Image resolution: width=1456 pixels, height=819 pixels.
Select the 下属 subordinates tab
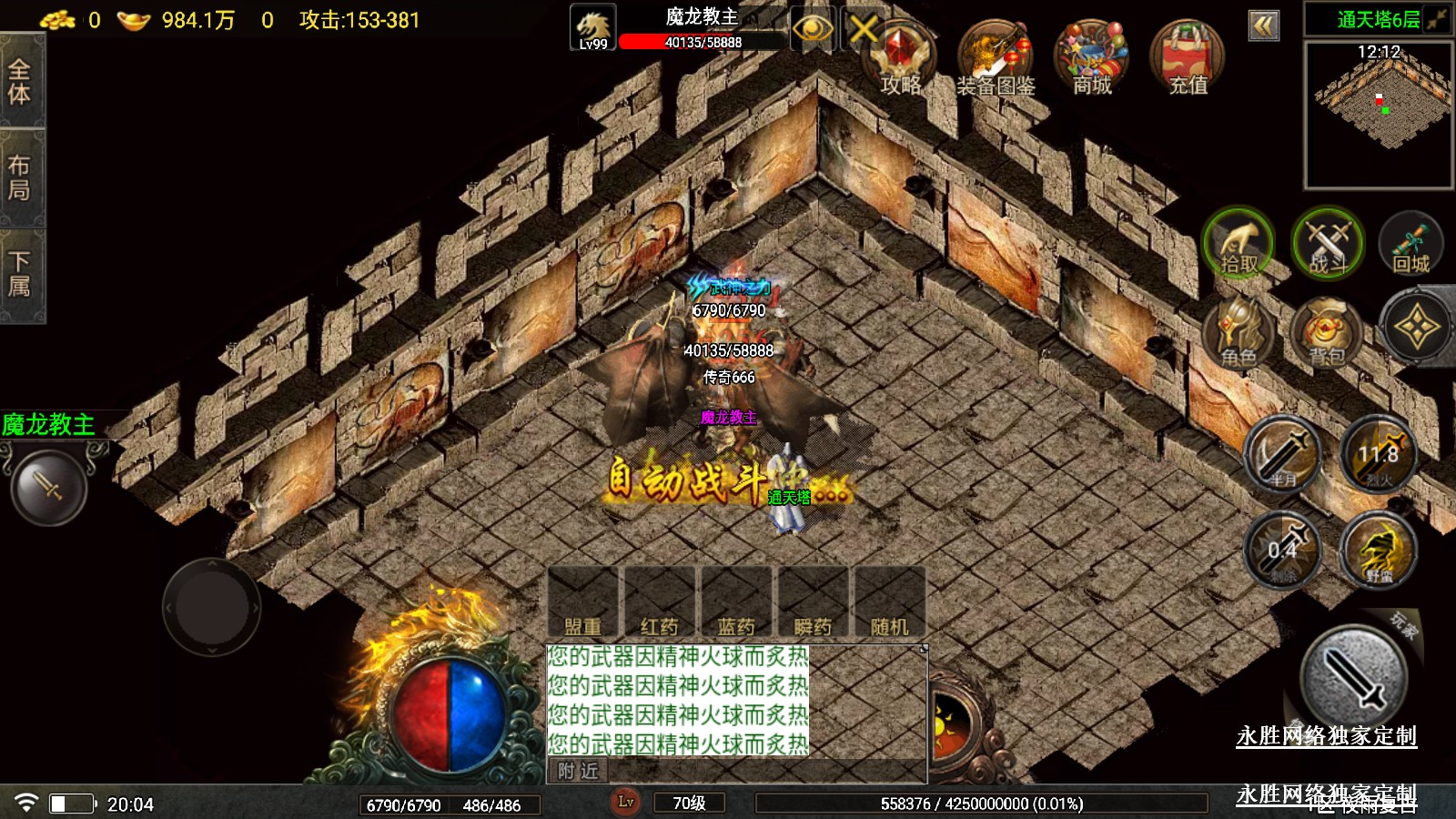coord(20,275)
